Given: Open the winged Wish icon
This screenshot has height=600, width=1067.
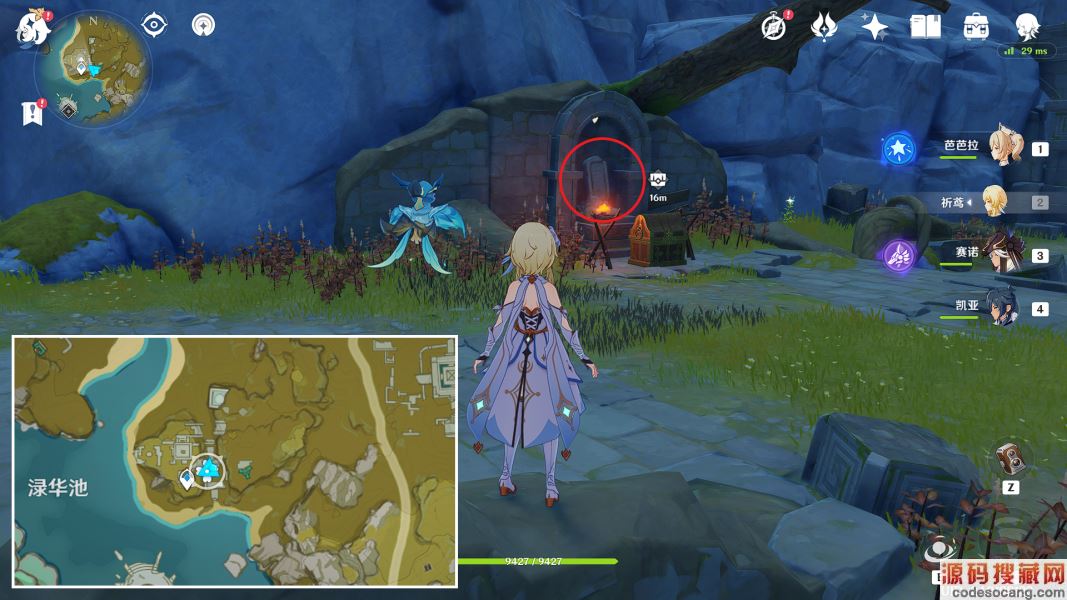Looking at the screenshot, I should [824, 26].
